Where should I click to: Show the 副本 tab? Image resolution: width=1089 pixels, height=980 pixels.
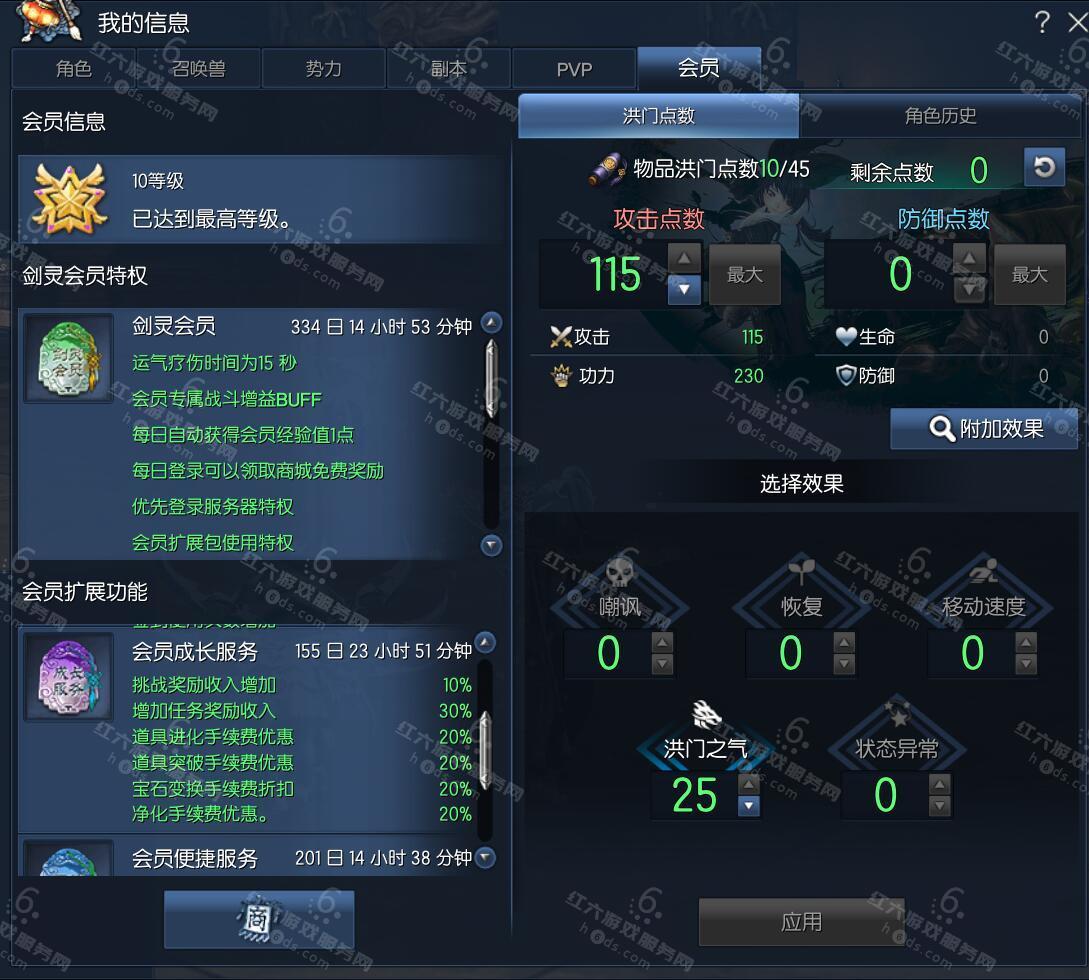[448, 69]
